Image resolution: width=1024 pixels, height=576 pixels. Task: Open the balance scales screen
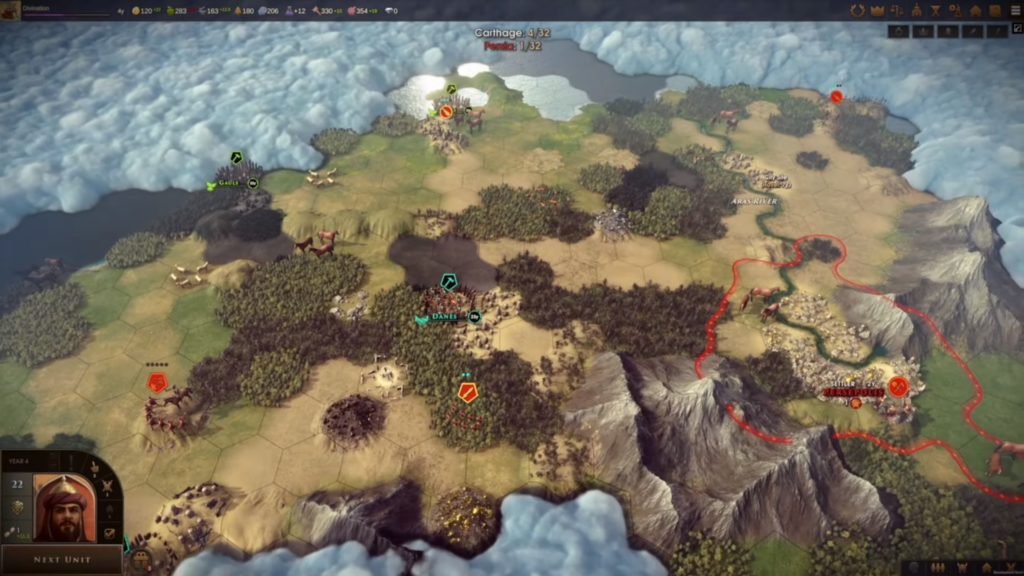click(897, 11)
